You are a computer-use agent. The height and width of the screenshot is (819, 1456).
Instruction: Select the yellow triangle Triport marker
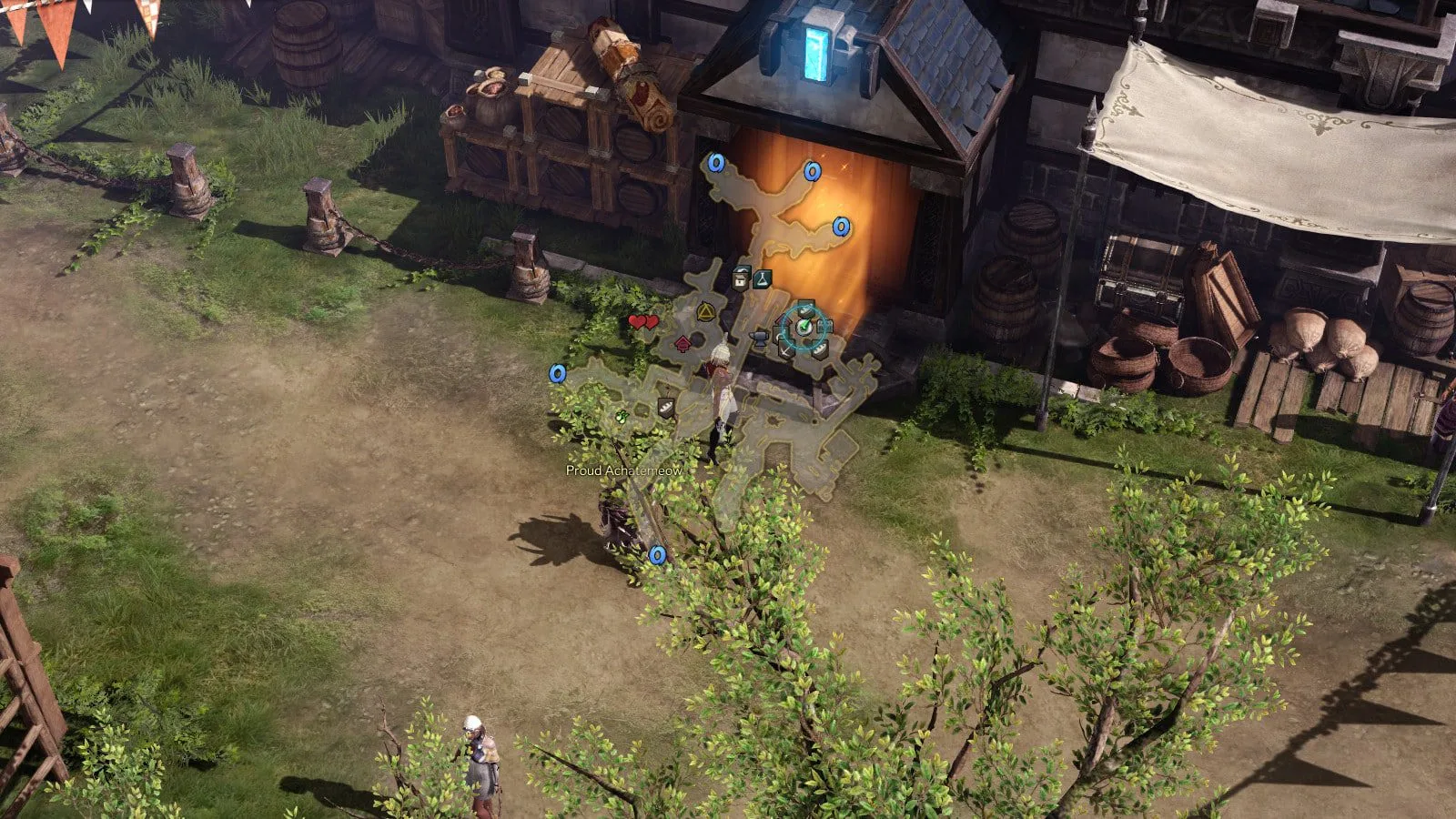[x=704, y=313]
